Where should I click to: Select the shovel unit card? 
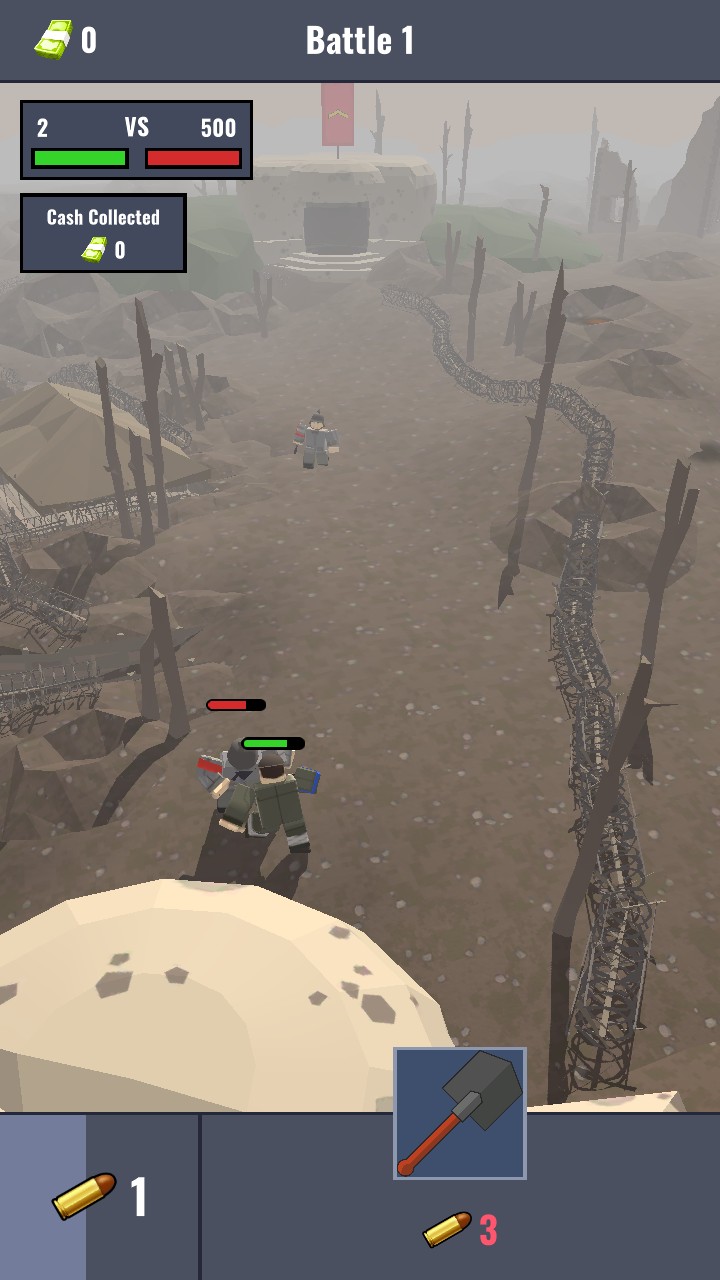[x=460, y=1113]
